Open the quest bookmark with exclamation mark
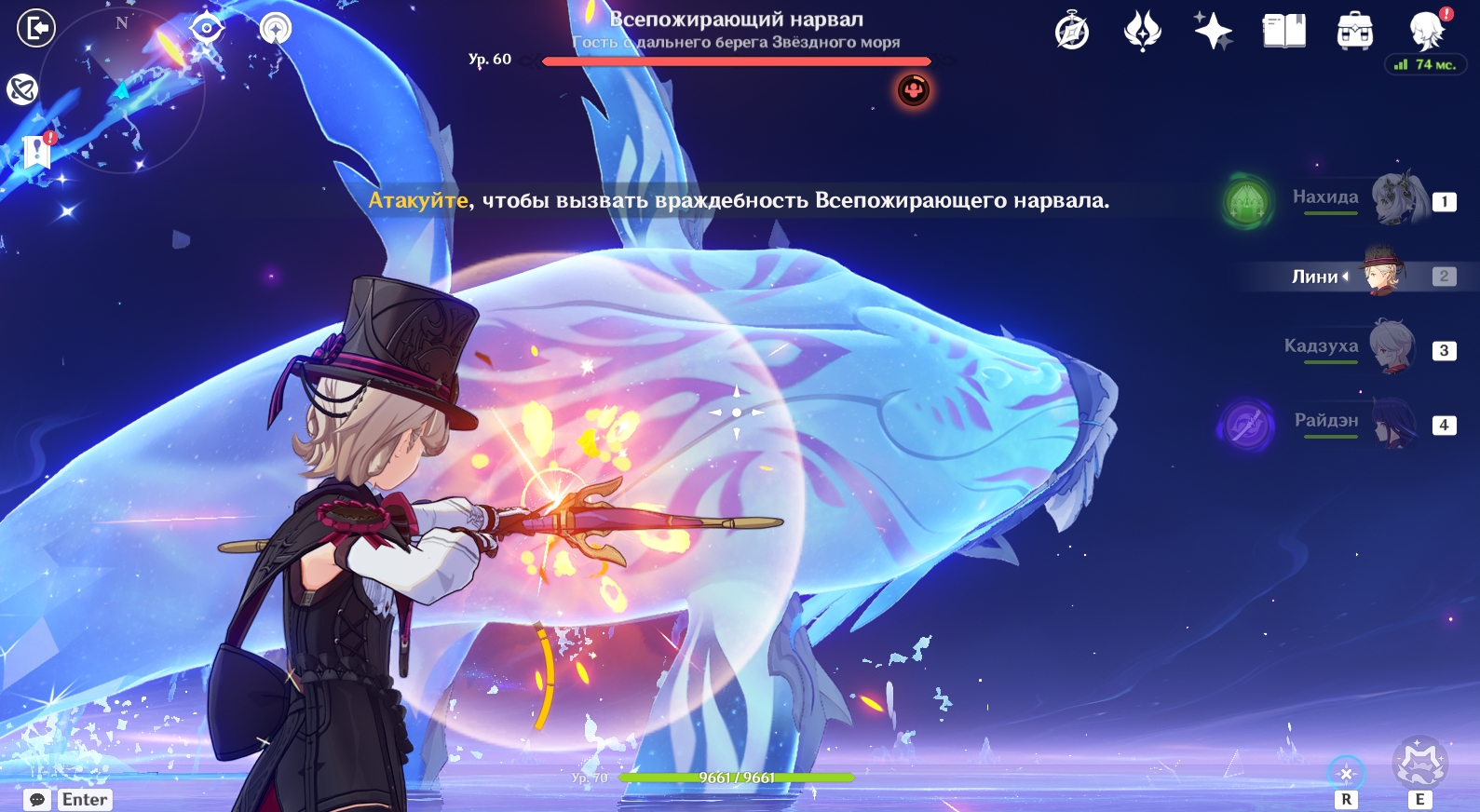The image size is (1480, 812). coord(38,150)
